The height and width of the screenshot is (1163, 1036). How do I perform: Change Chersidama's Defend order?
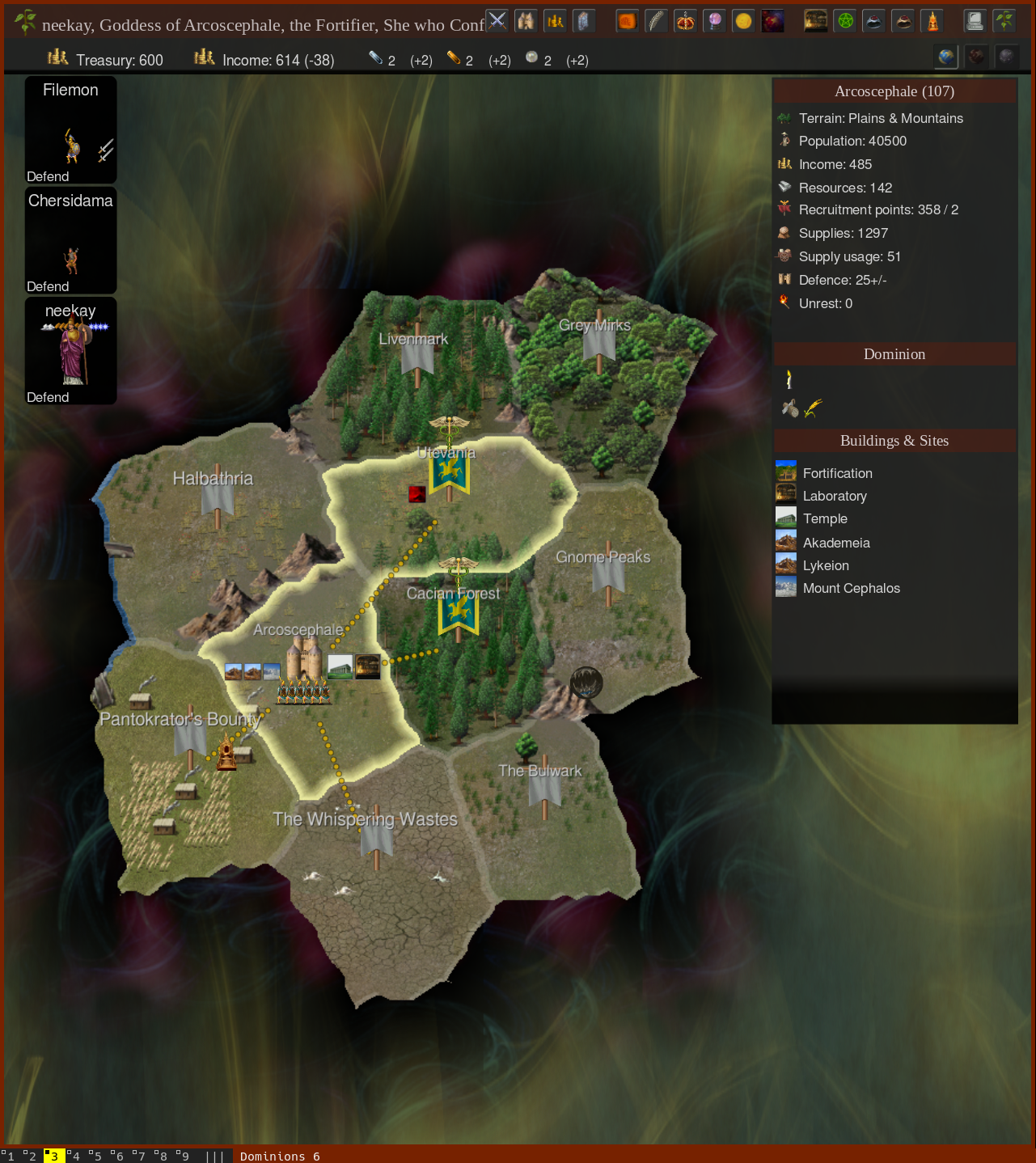[x=49, y=286]
